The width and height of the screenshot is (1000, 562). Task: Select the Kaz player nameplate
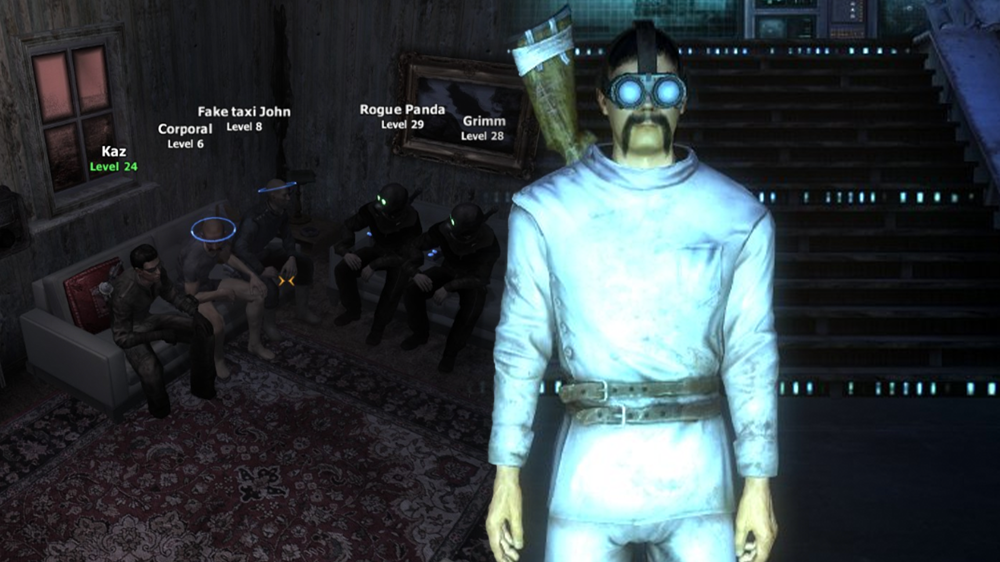(x=113, y=158)
